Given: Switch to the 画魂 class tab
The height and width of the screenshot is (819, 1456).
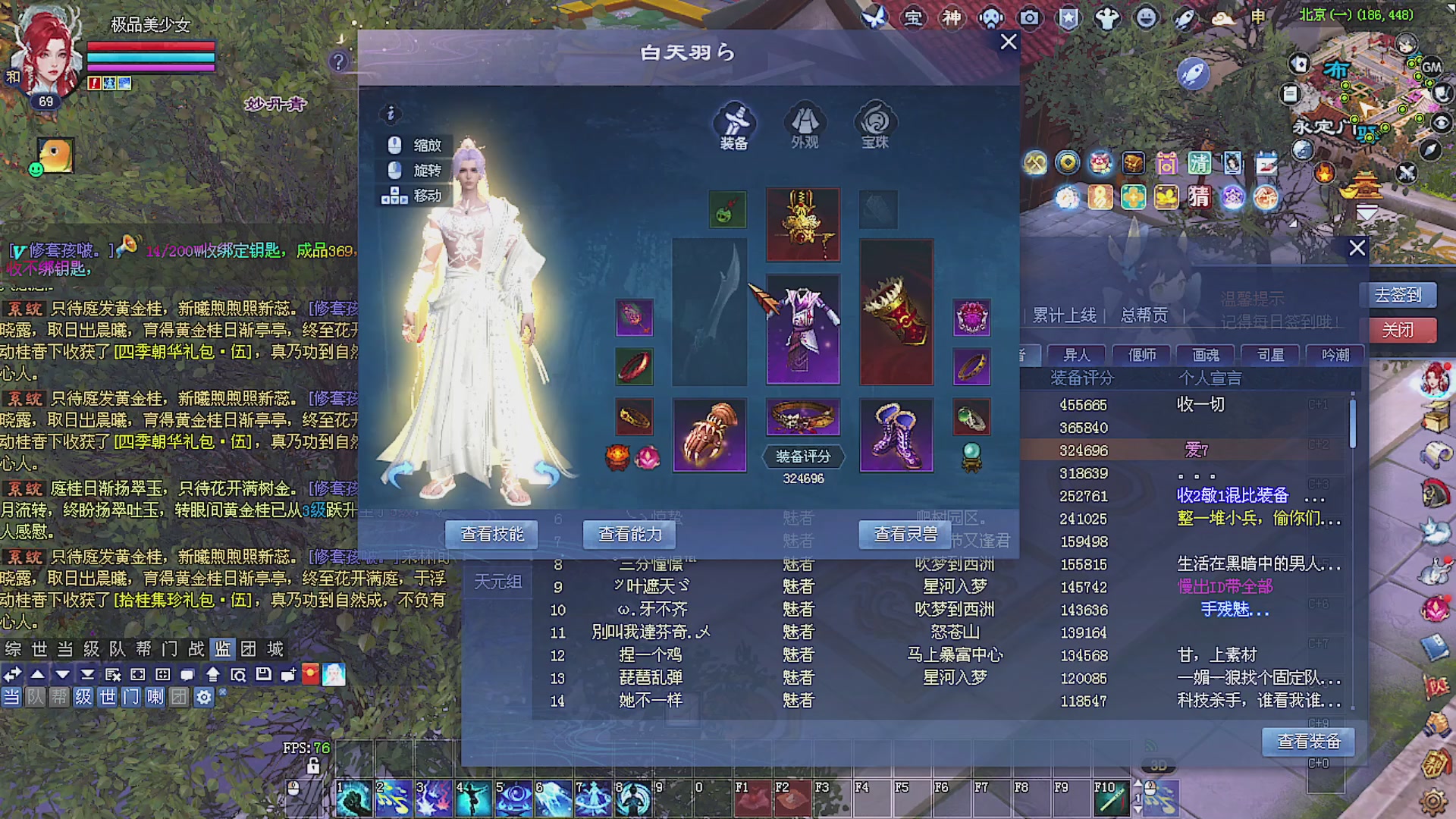Looking at the screenshot, I should (1206, 354).
